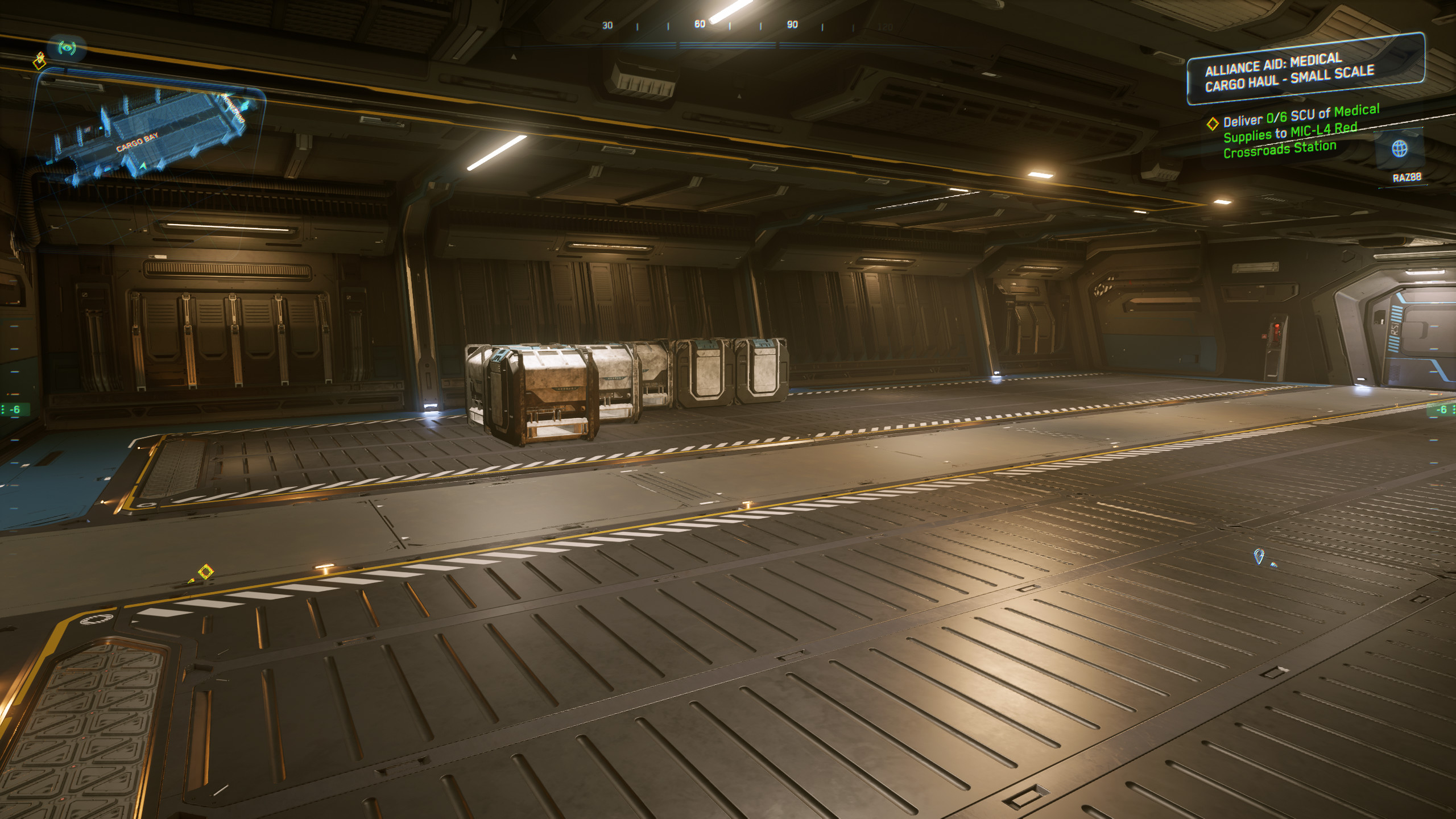Image resolution: width=1456 pixels, height=819 pixels.
Task: Click the location pin waypoint marker
Action: click(x=1259, y=556)
